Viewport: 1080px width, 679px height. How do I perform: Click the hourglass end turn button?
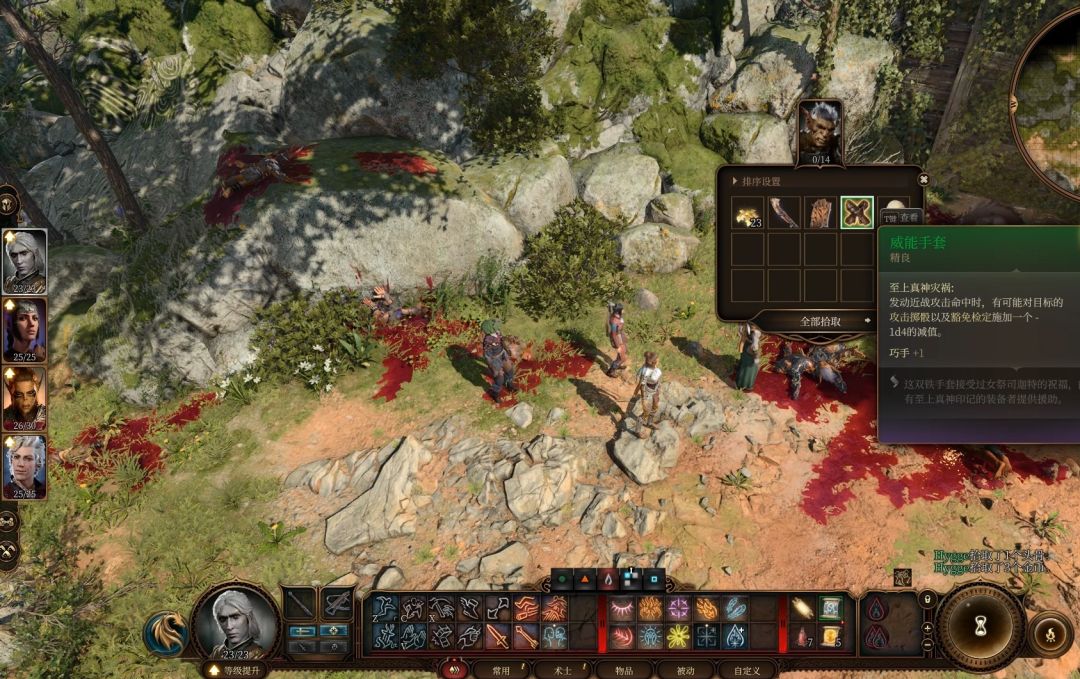click(979, 627)
